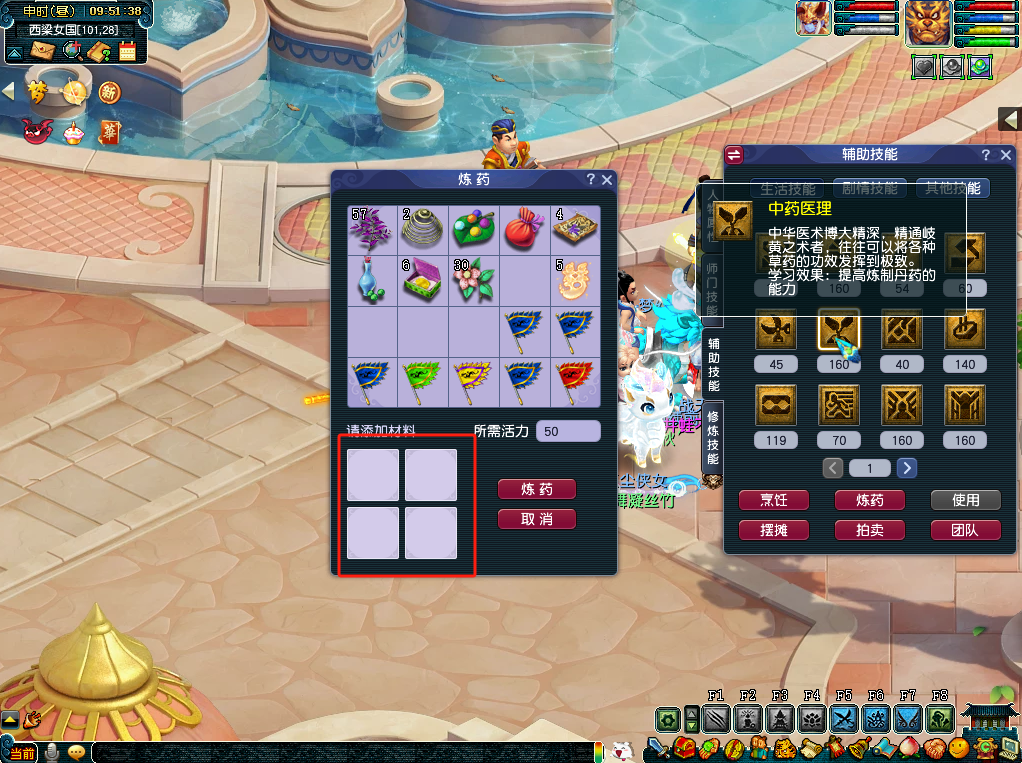Image resolution: width=1022 pixels, height=763 pixels.
Task: Click the 炼药 confirm button in the alchemy window
Action: pyautogui.click(x=537, y=489)
